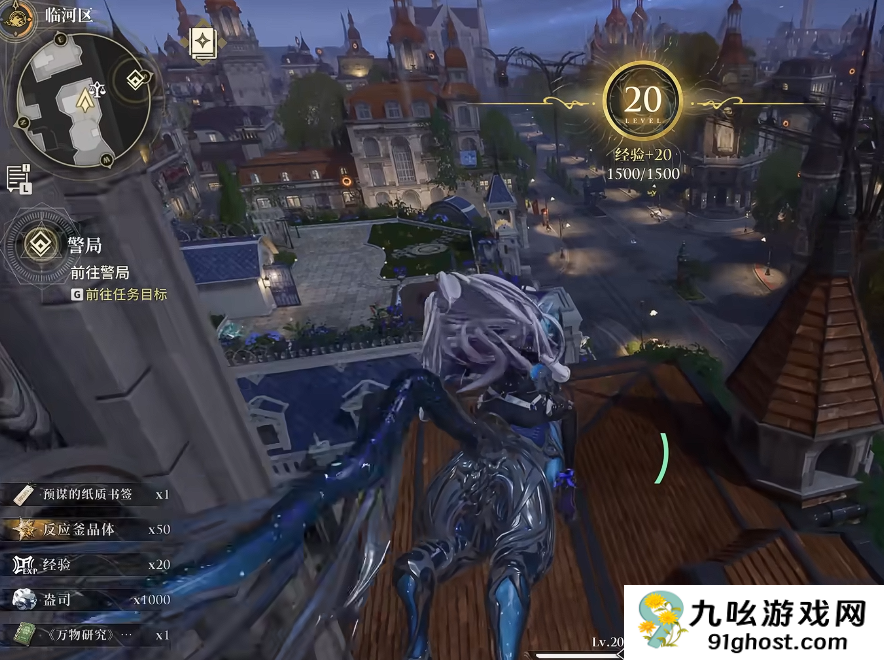Image resolution: width=884 pixels, height=660 pixels.
Task: Open the quest log list icon
Action: (18, 179)
